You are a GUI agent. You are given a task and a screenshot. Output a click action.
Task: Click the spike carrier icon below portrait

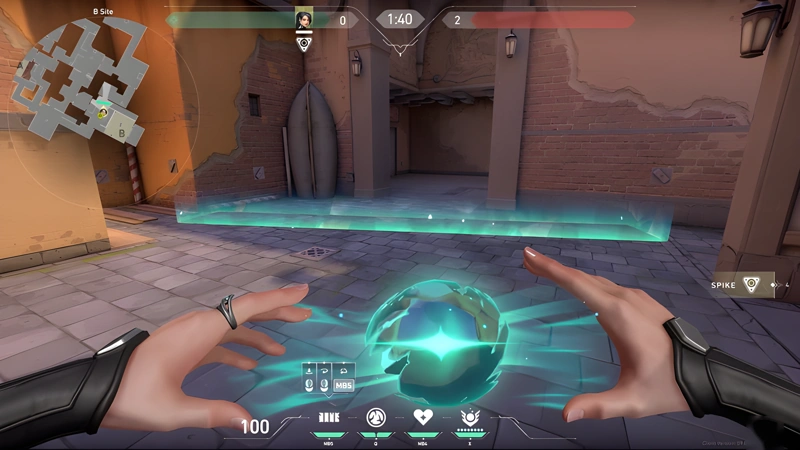click(304, 44)
